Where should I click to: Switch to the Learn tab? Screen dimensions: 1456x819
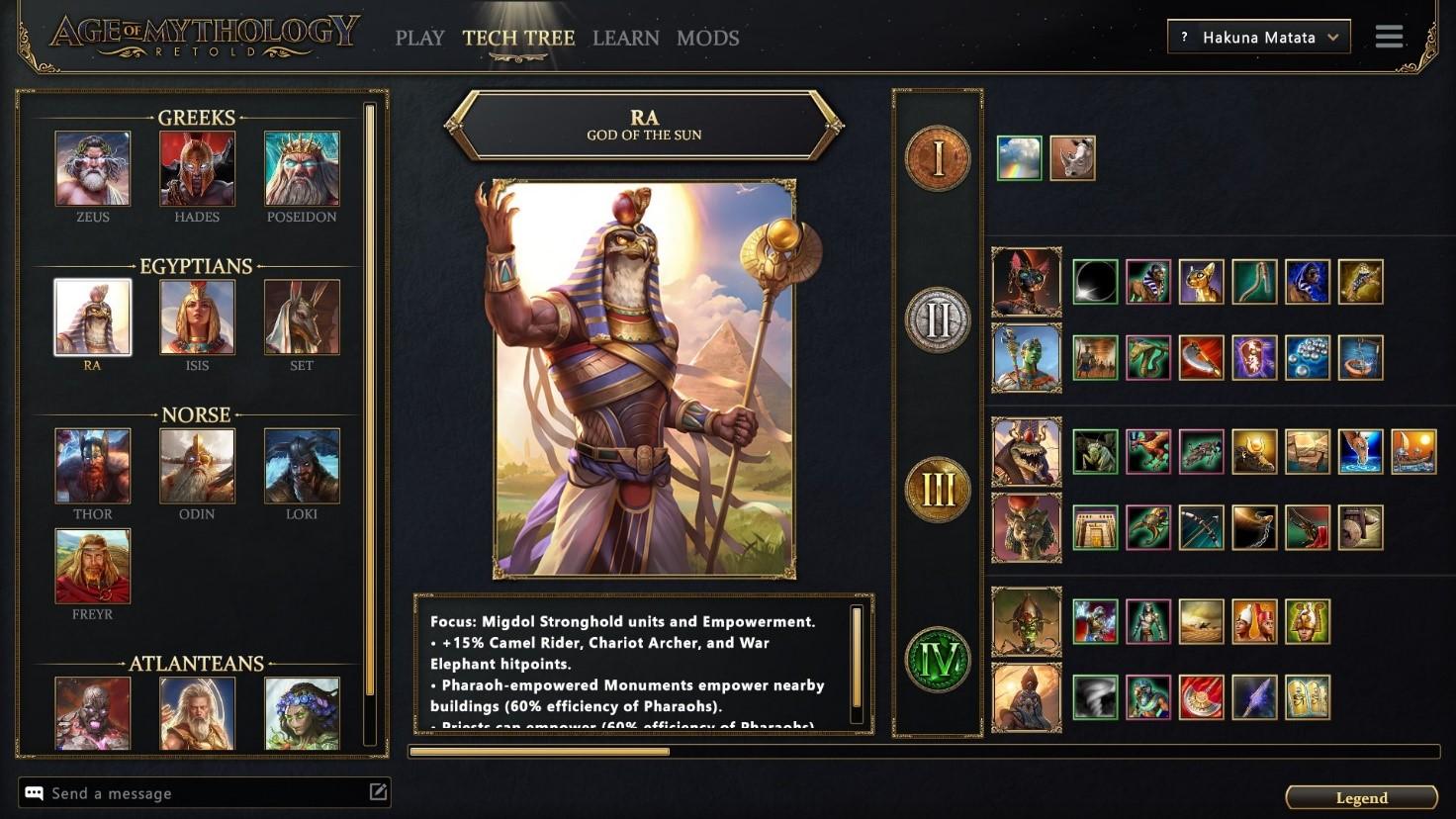click(625, 39)
